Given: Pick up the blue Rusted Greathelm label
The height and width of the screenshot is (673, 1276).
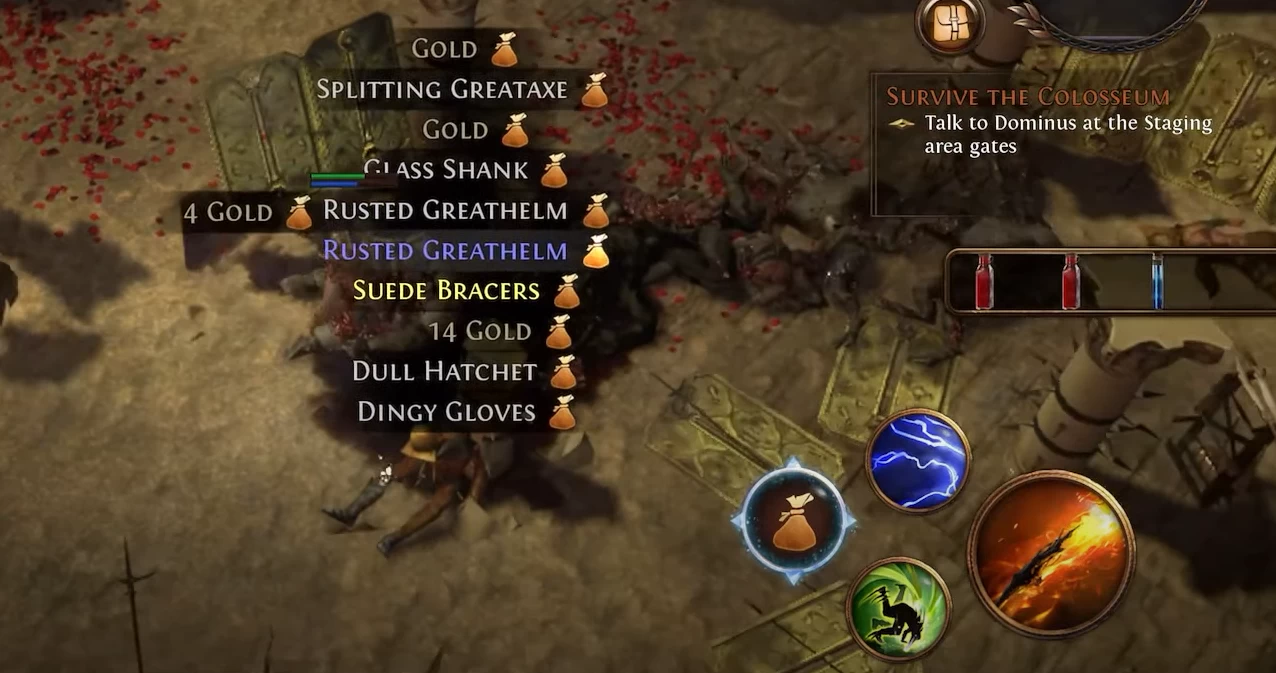Looking at the screenshot, I should click(445, 251).
